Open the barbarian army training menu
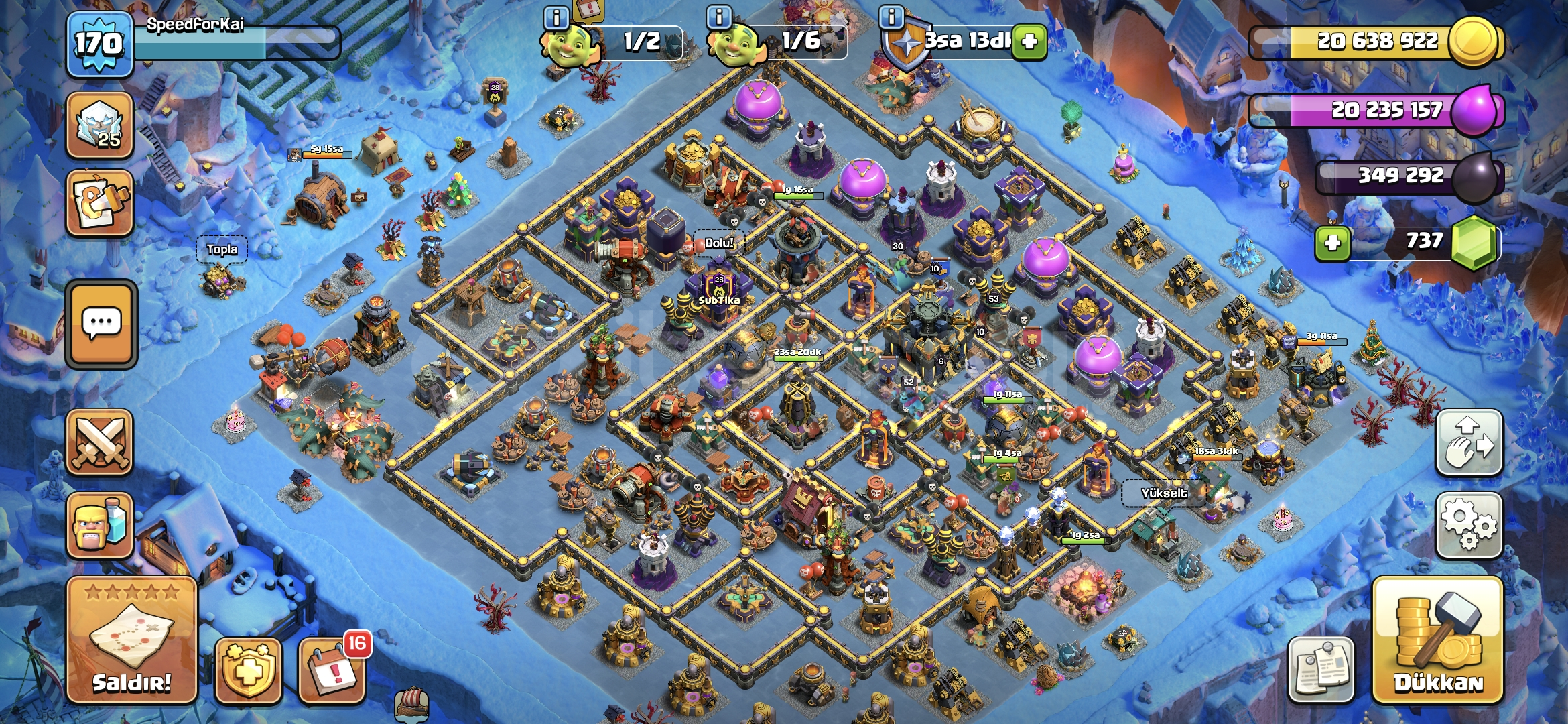 (100, 526)
